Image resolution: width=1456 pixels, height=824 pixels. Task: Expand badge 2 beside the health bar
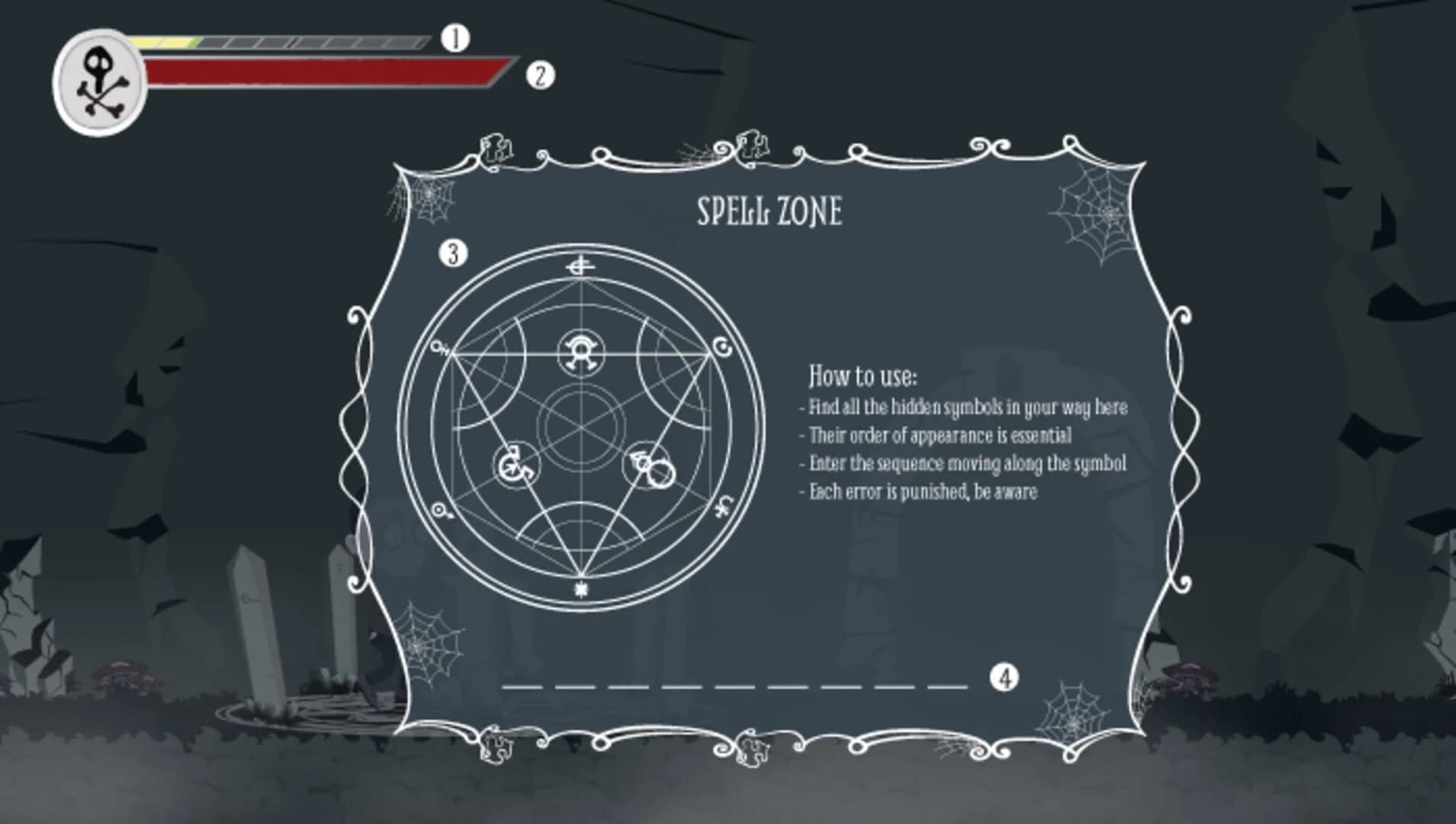542,76
